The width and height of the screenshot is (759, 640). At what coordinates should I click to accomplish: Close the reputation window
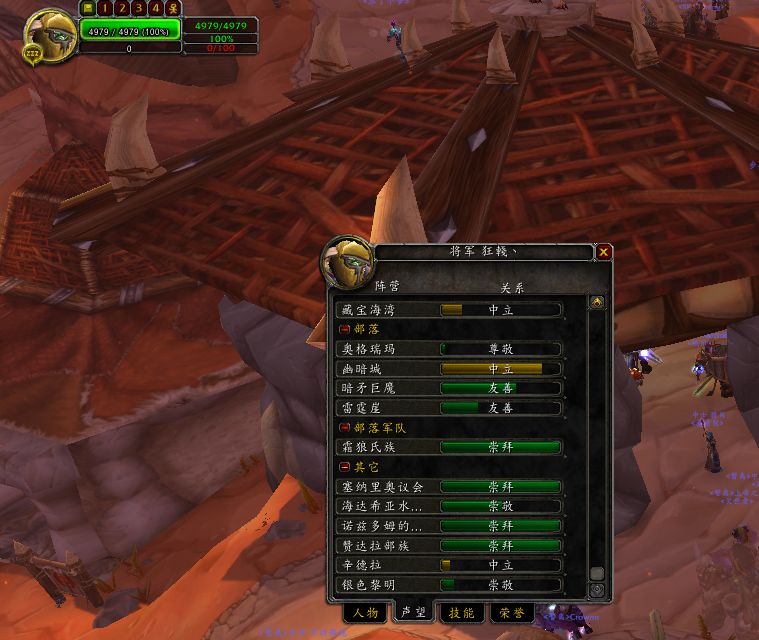[603, 253]
